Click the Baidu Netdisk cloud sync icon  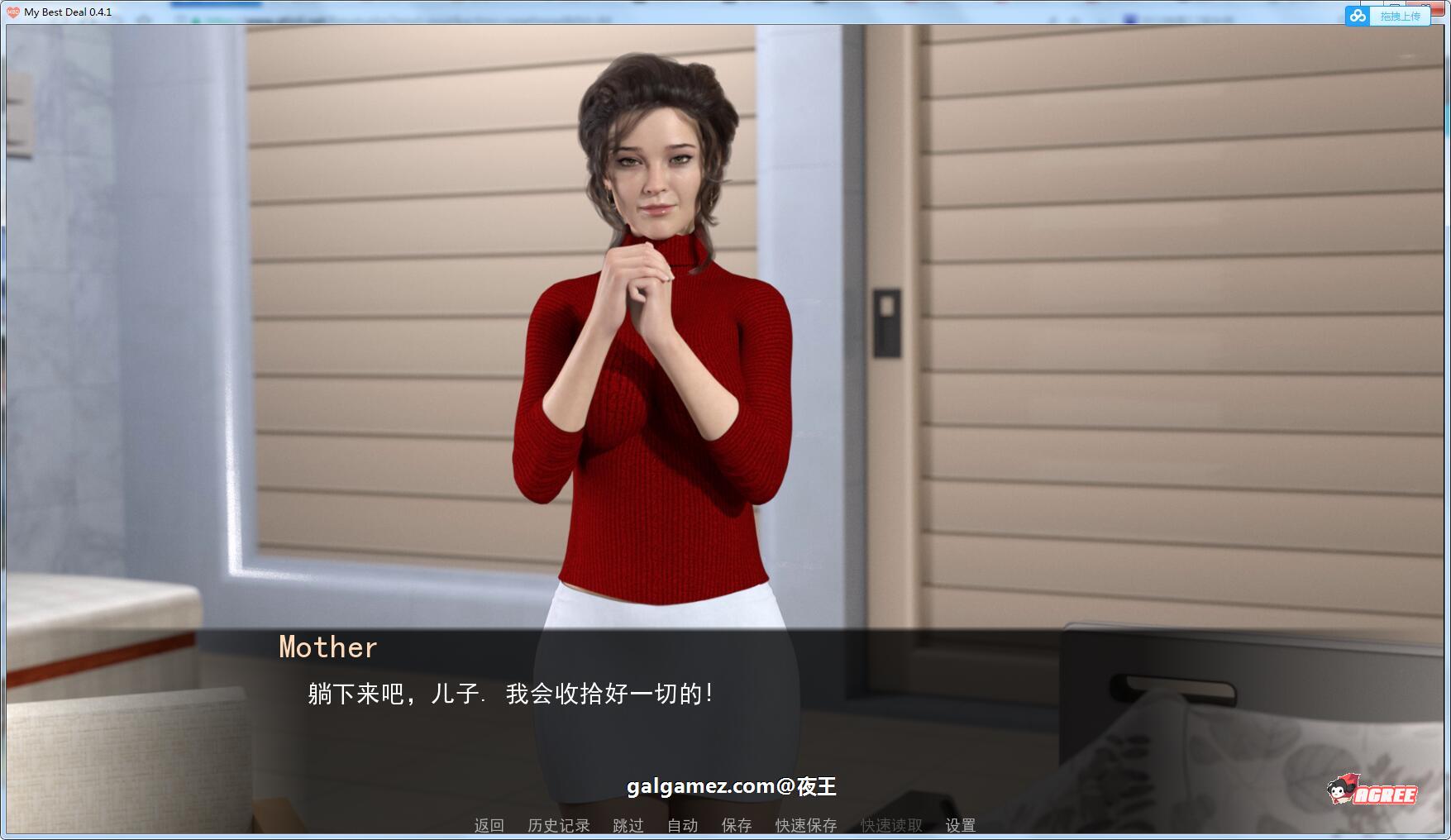tap(1356, 16)
